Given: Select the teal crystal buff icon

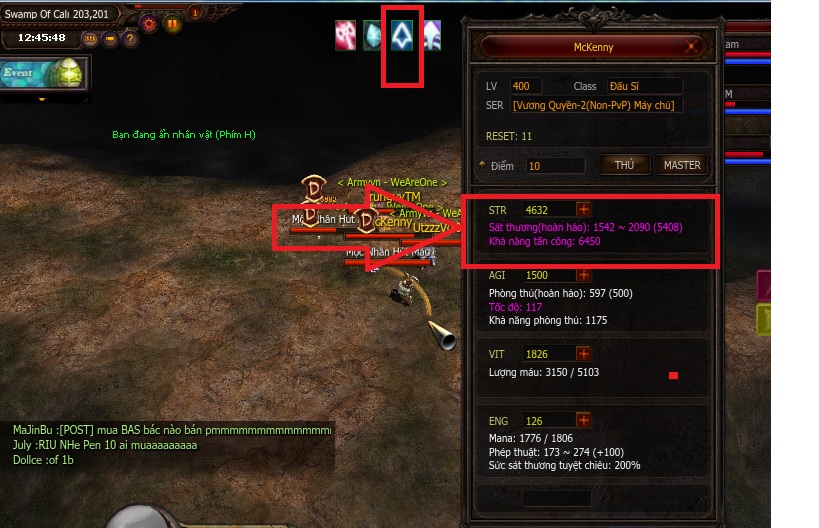Looking at the screenshot, I should pos(374,35).
